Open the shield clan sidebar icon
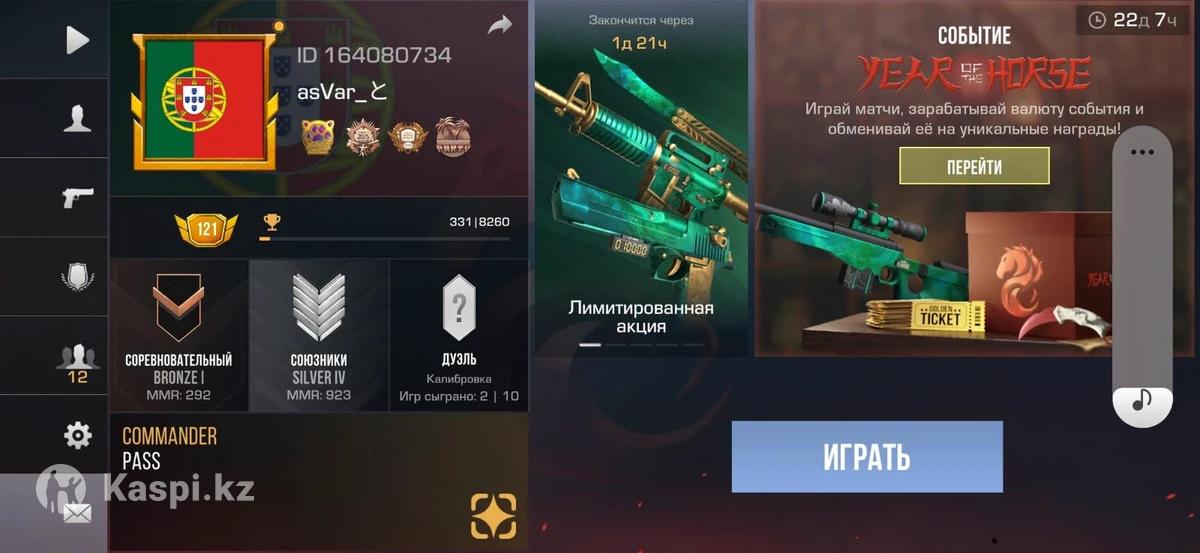The image size is (1200, 553). 77,276
